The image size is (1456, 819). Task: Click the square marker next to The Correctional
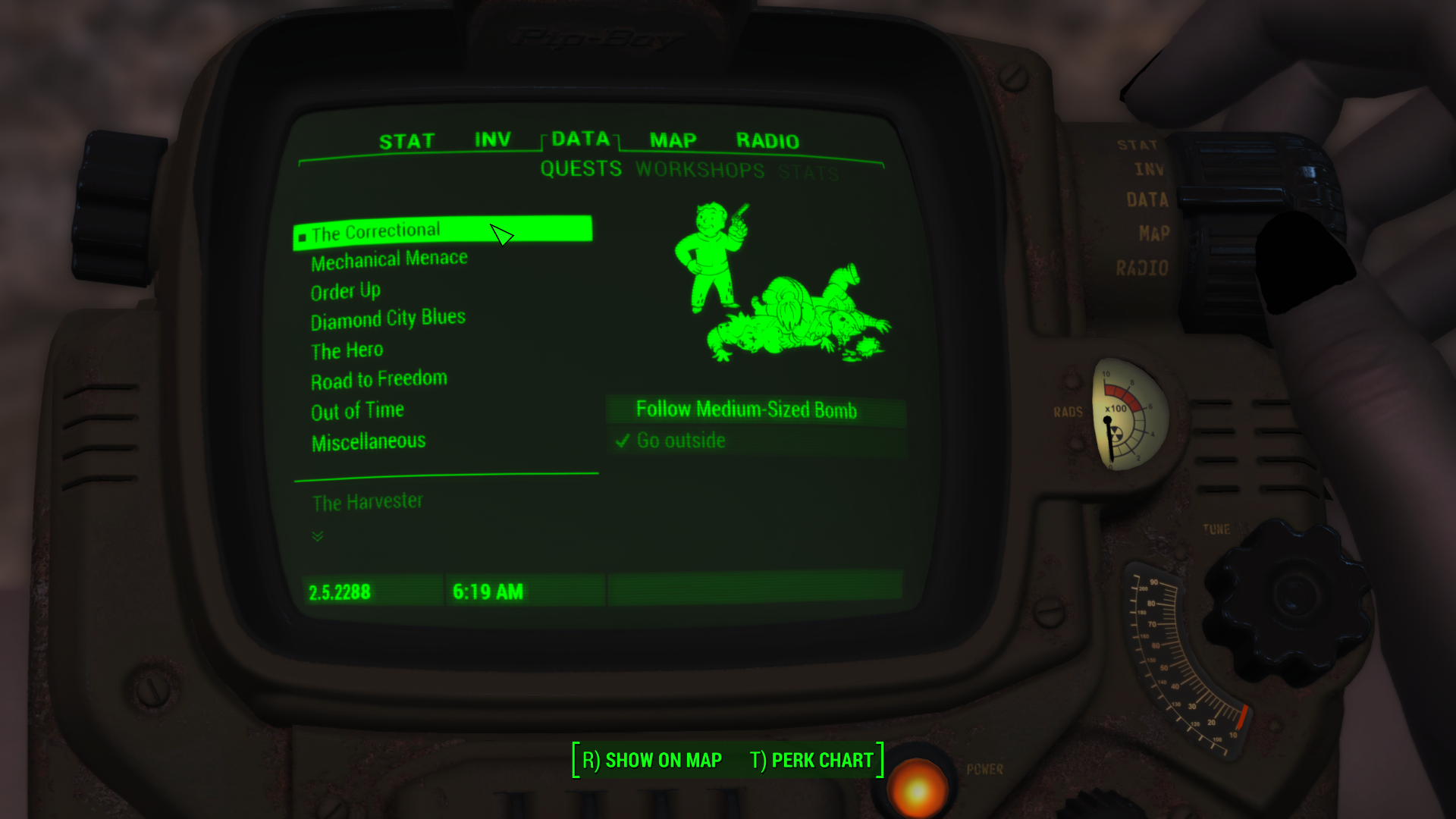pyautogui.click(x=302, y=234)
